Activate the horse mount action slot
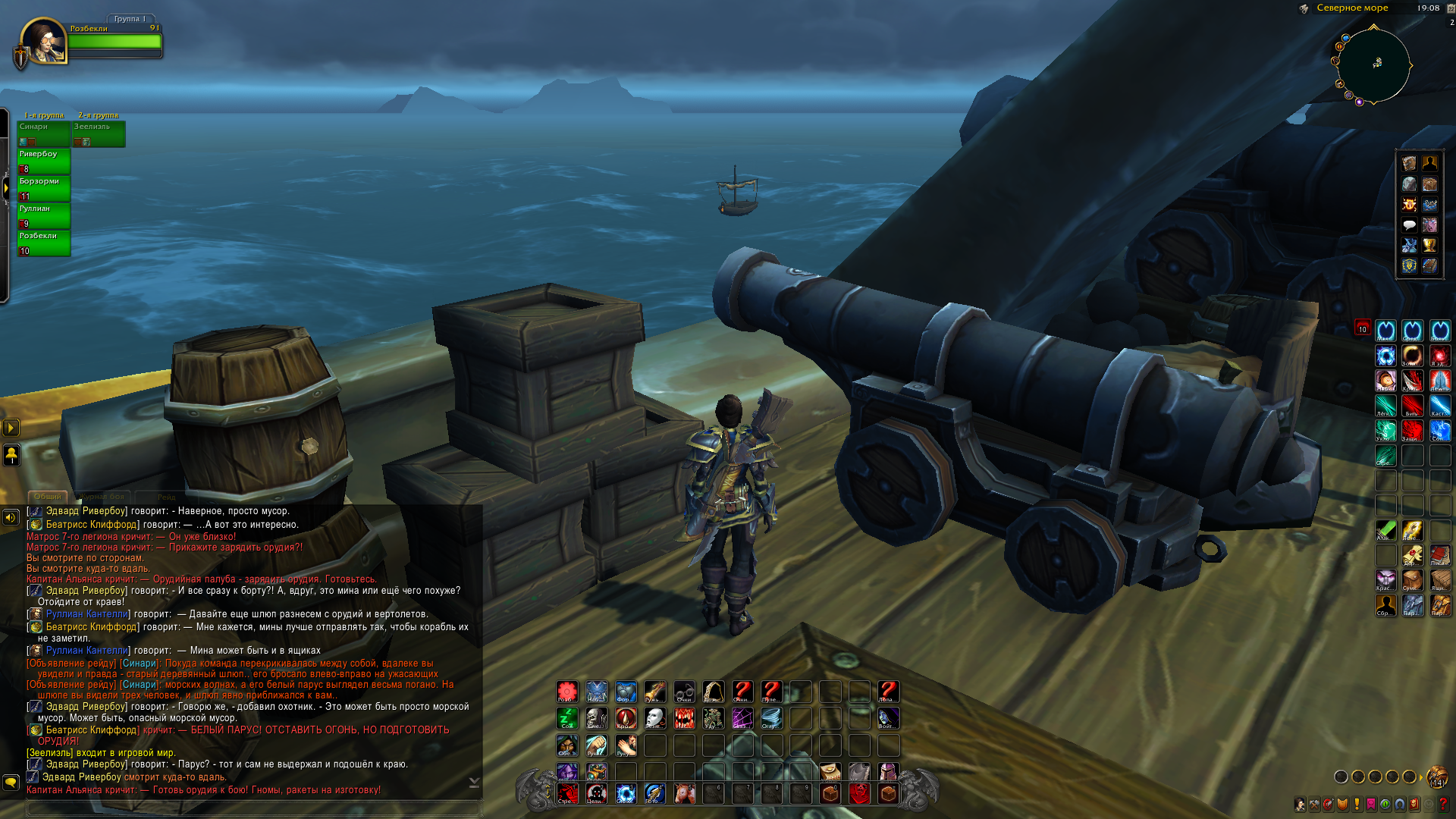Image resolution: width=1456 pixels, height=819 pixels. (x=684, y=793)
